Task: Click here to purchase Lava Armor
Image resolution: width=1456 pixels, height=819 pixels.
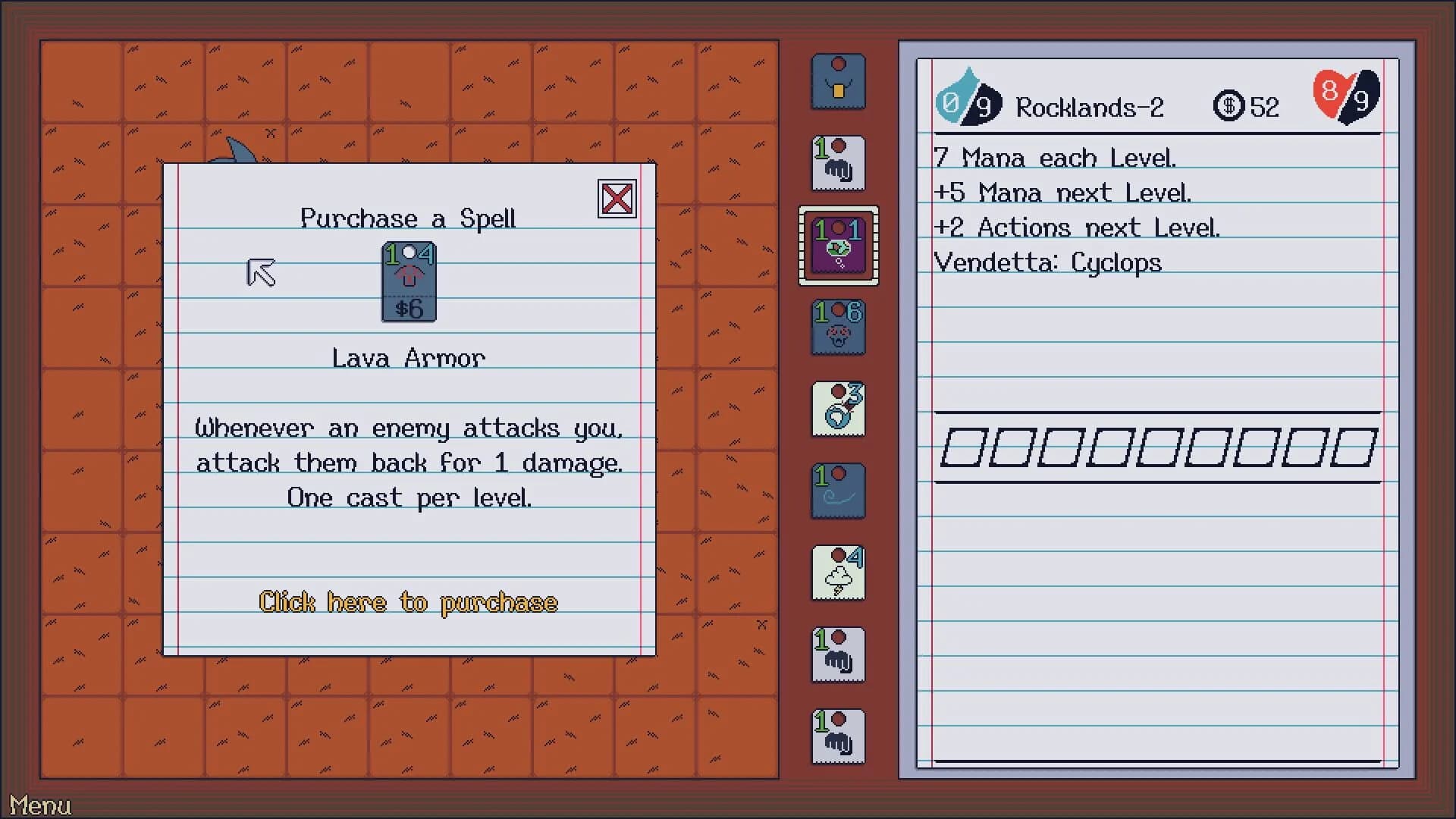Action: pyautogui.click(x=409, y=602)
